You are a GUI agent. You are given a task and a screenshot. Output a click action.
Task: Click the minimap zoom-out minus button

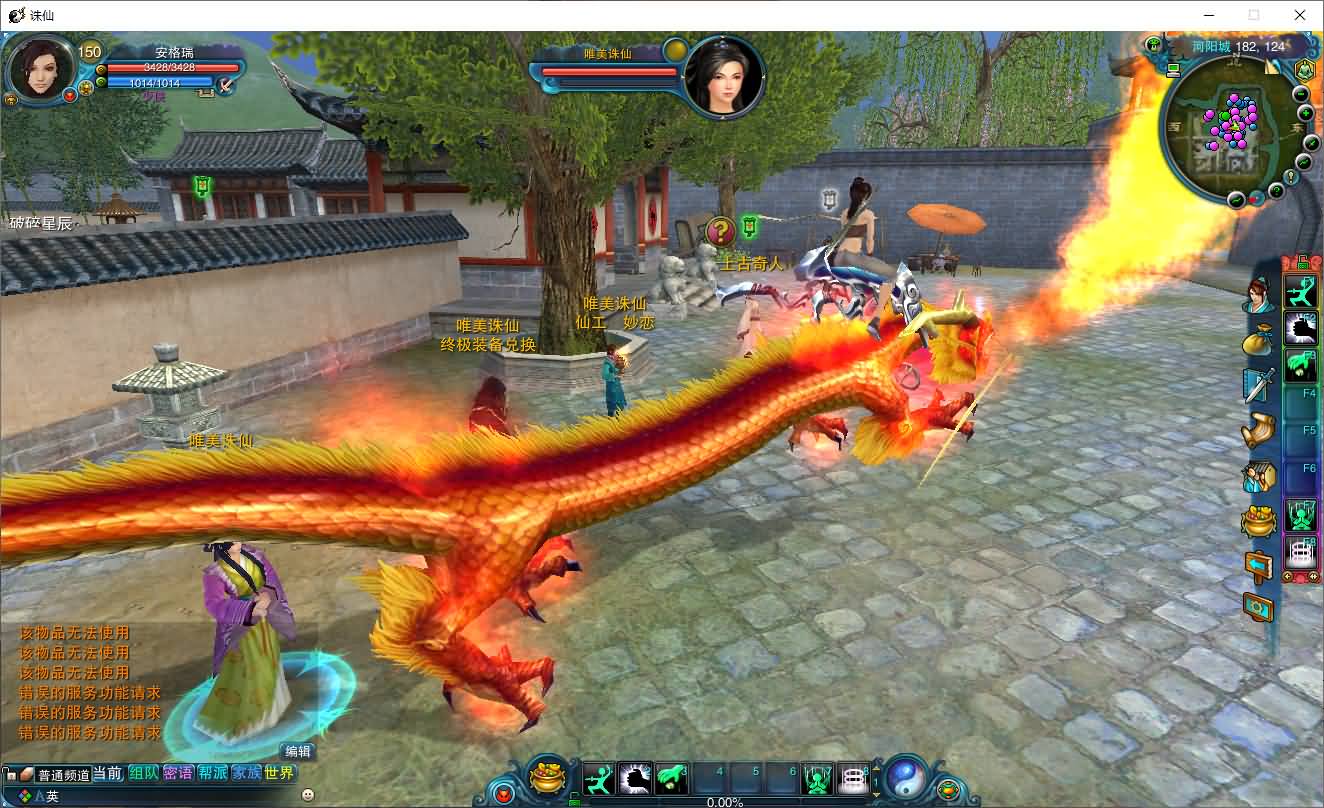[x=1301, y=94]
